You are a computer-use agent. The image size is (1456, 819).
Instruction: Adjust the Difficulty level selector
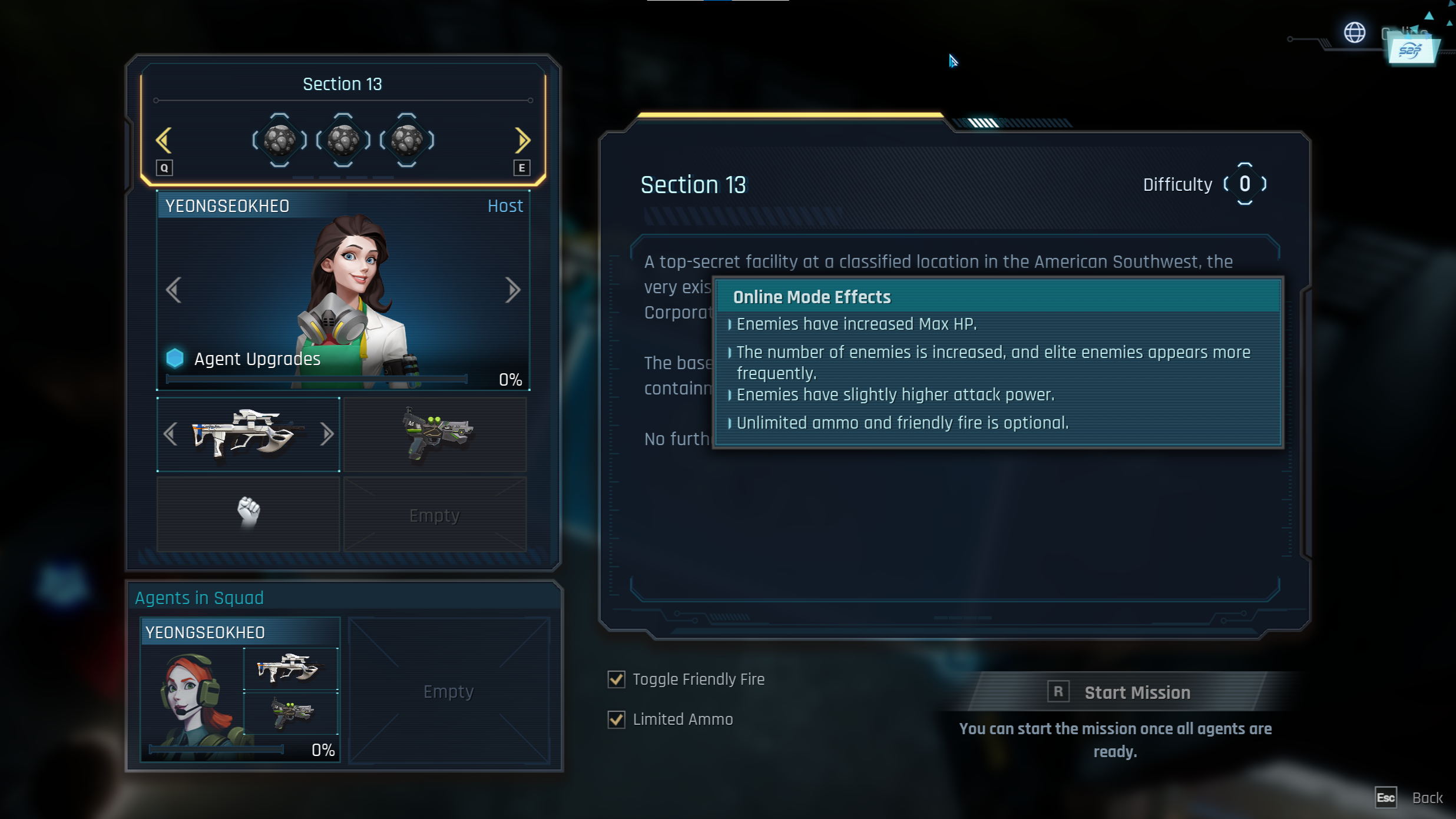[x=1244, y=184]
